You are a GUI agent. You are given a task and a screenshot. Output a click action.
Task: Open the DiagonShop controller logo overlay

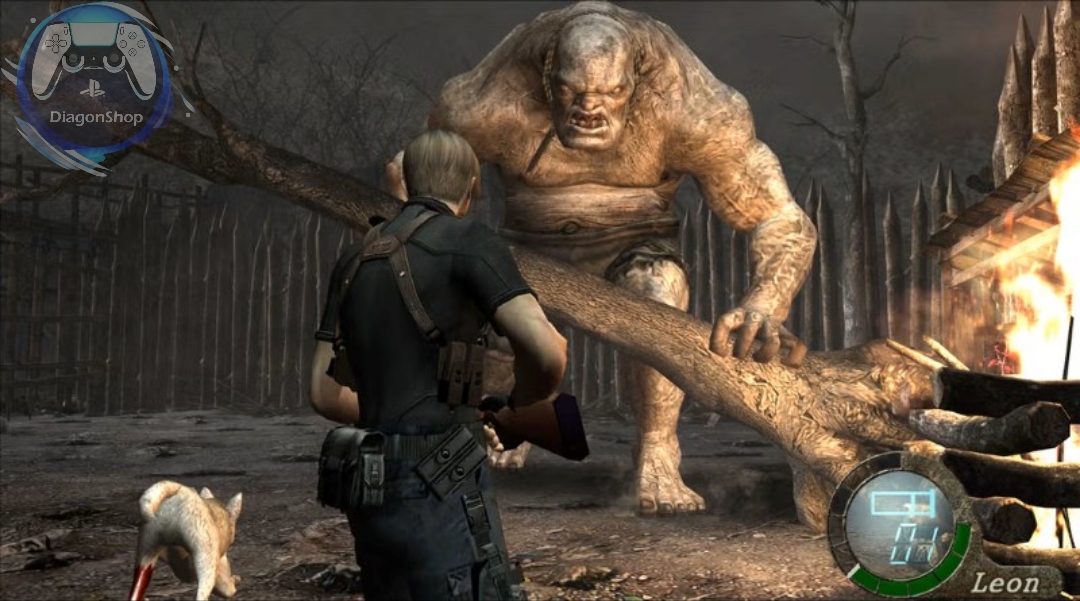click(95, 82)
